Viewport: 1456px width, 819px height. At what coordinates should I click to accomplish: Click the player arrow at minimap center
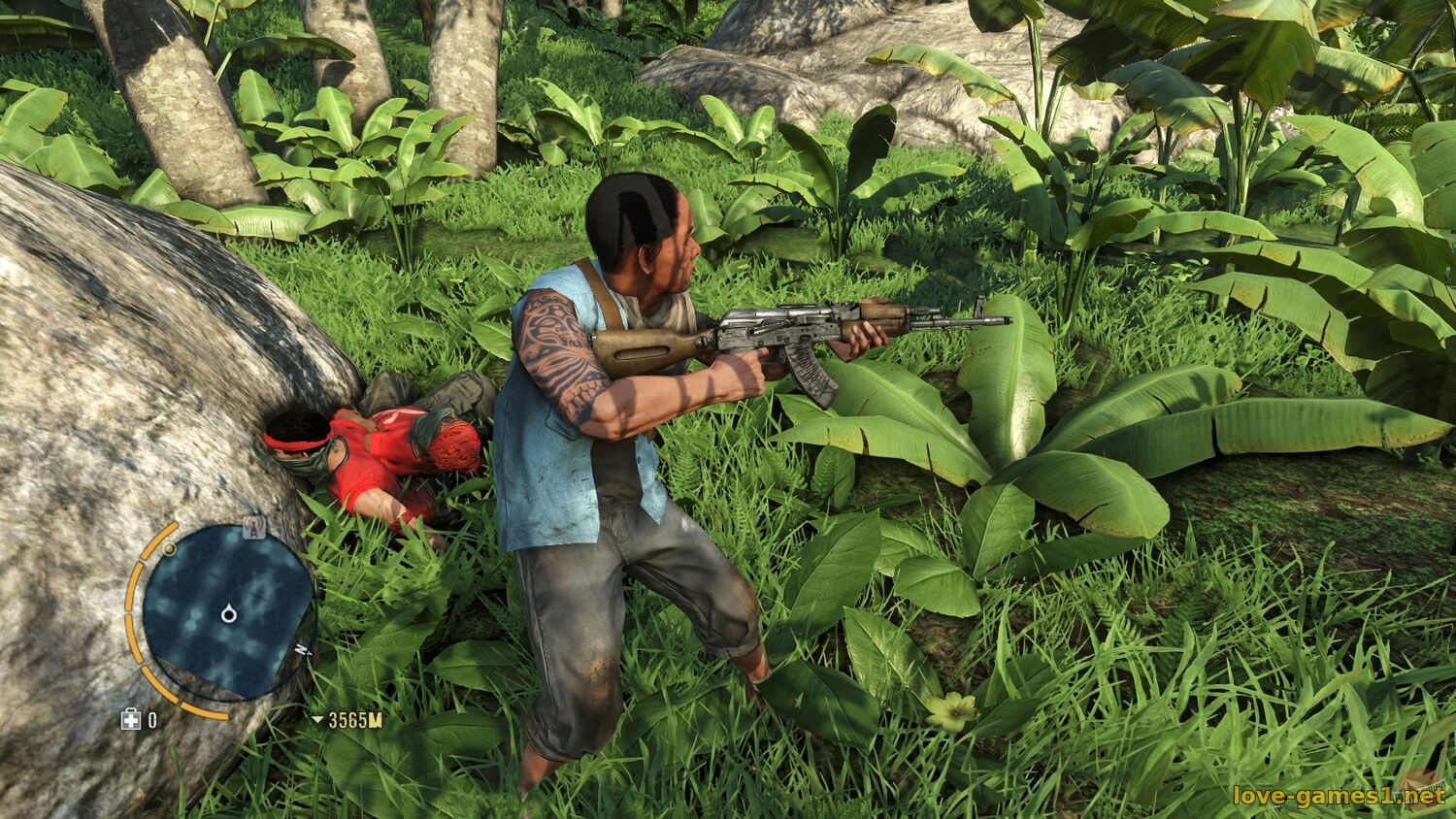point(229,612)
